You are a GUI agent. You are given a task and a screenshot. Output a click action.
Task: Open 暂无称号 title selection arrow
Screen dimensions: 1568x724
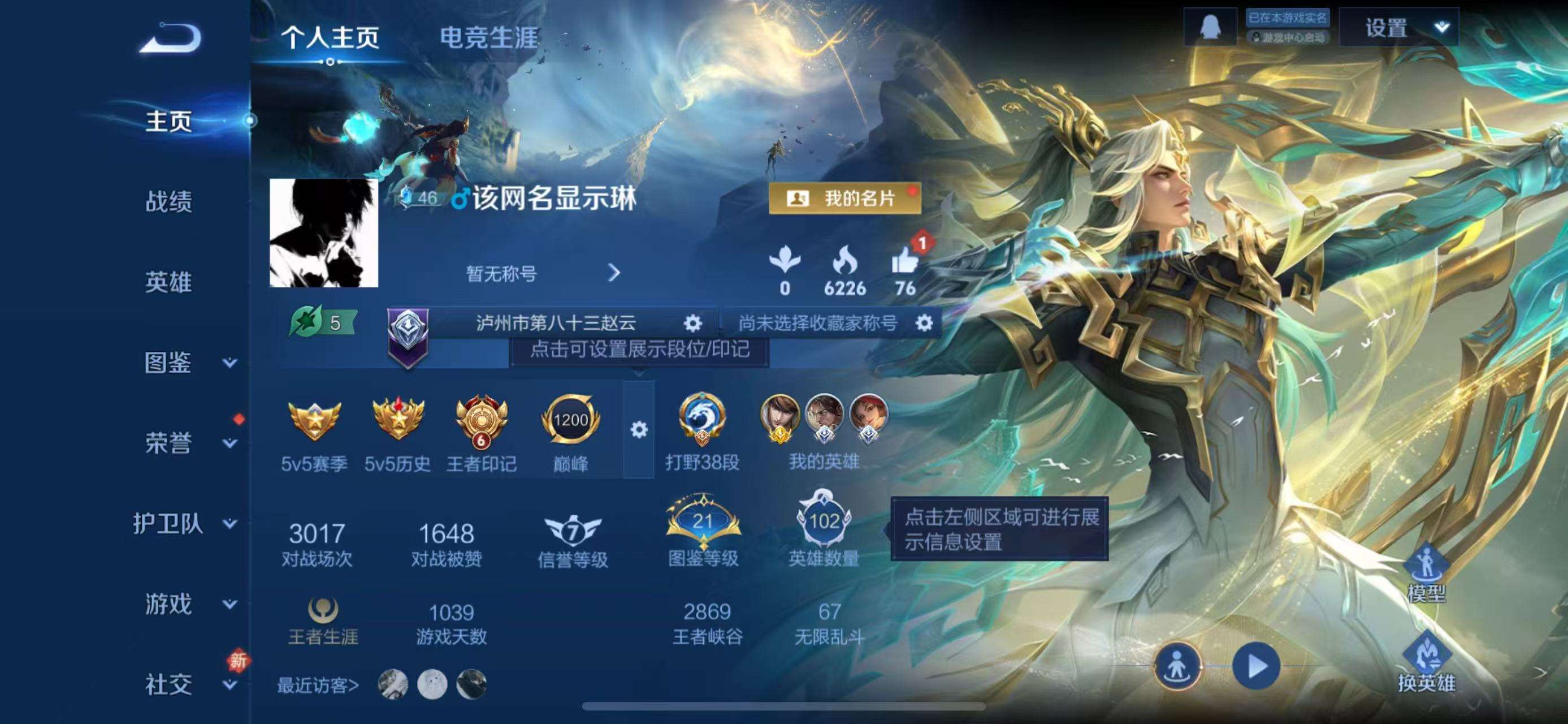[x=615, y=274]
